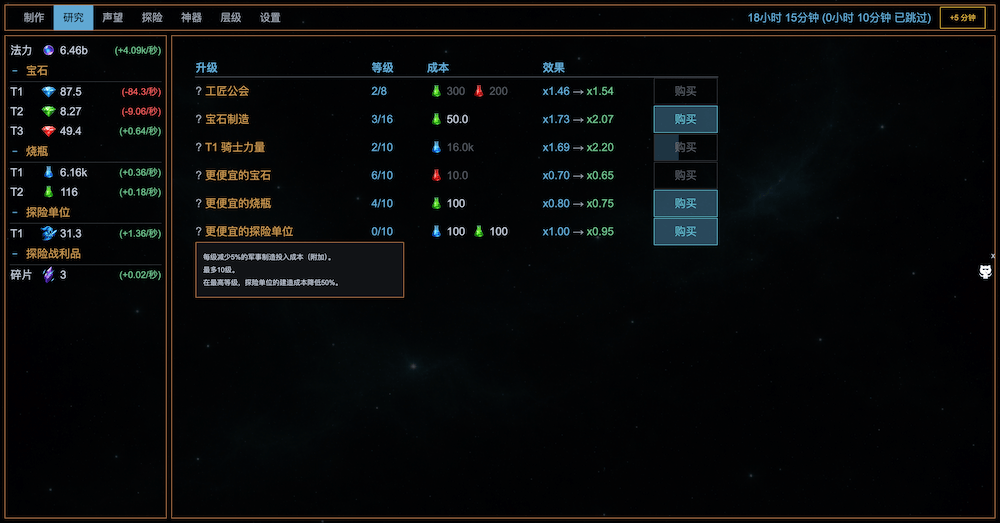Select the 研究 tab
The height and width of the screenshot is (523, 1000).
point(73,18)
